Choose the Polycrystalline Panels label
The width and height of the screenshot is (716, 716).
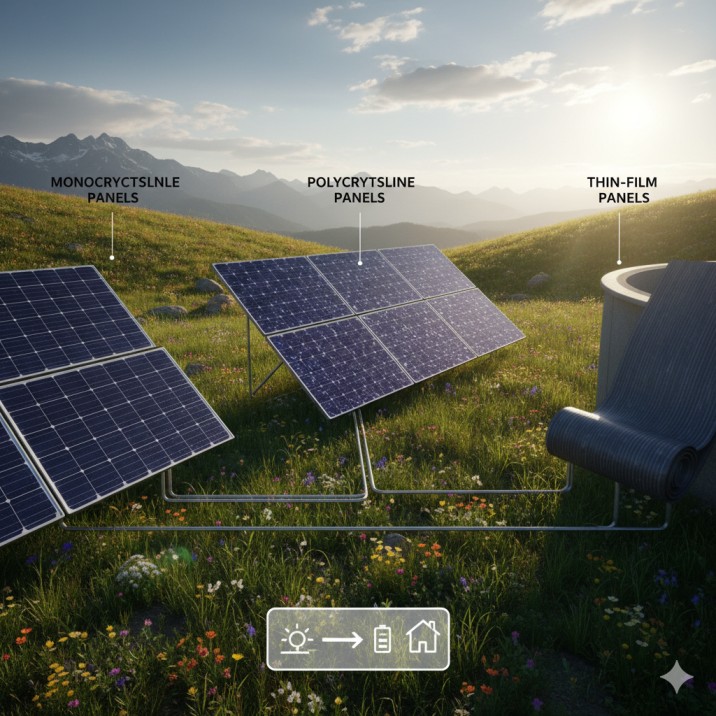361,190
